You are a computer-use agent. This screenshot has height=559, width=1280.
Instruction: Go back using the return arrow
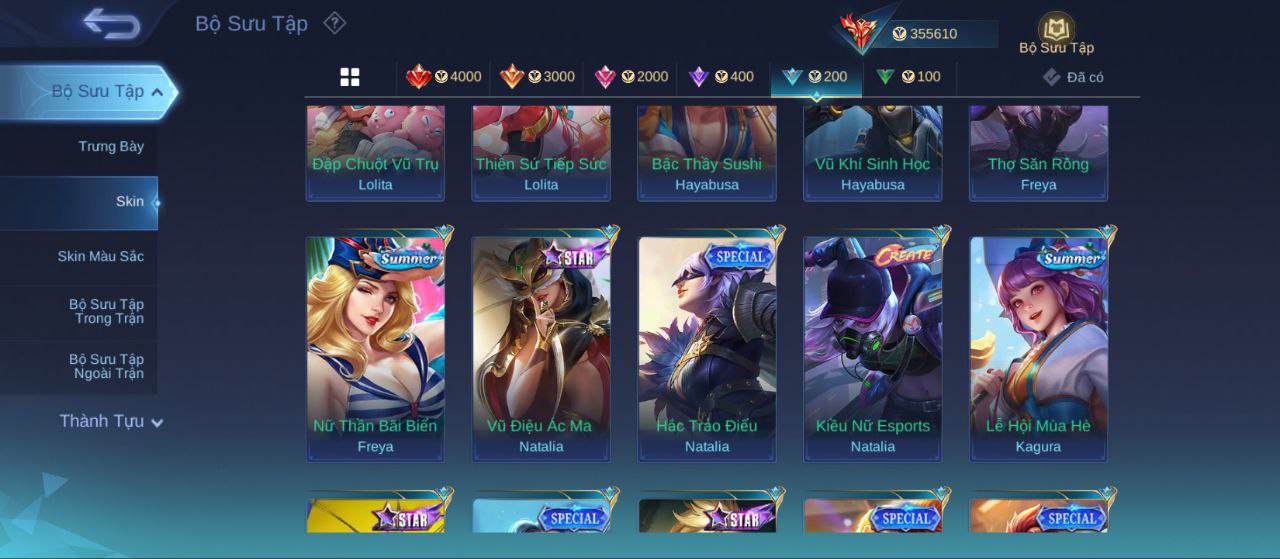click(111, 23)
